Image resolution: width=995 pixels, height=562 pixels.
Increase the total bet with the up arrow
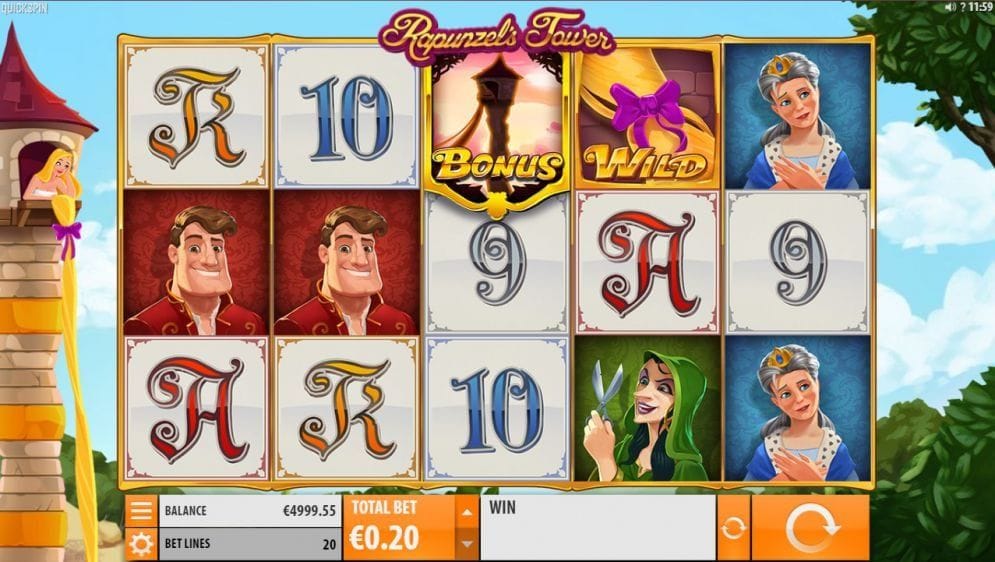tap(465, 512)
